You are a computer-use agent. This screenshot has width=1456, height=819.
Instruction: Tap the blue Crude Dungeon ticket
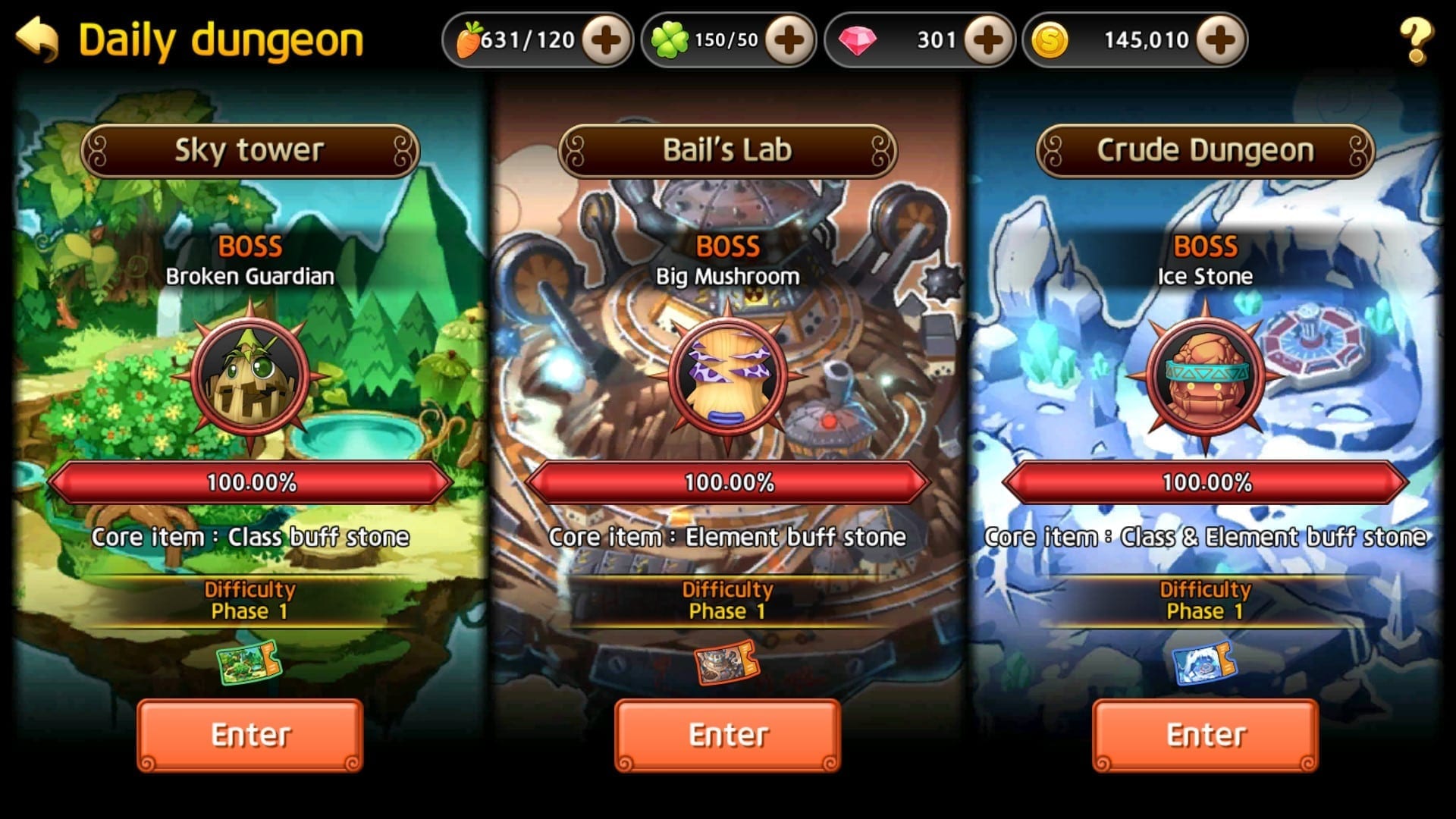1204,664
